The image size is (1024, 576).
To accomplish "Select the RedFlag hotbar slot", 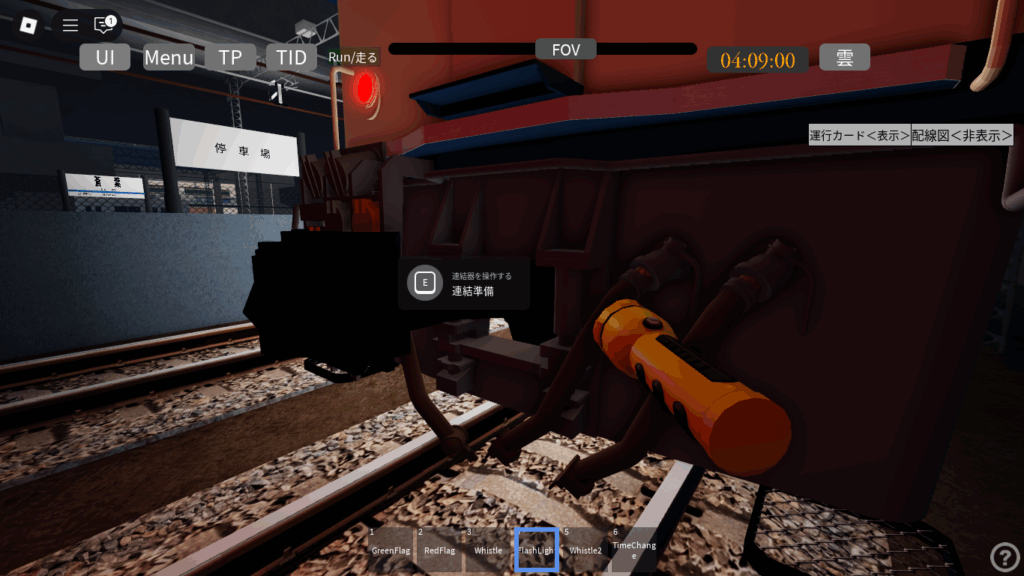I will 438,549.
